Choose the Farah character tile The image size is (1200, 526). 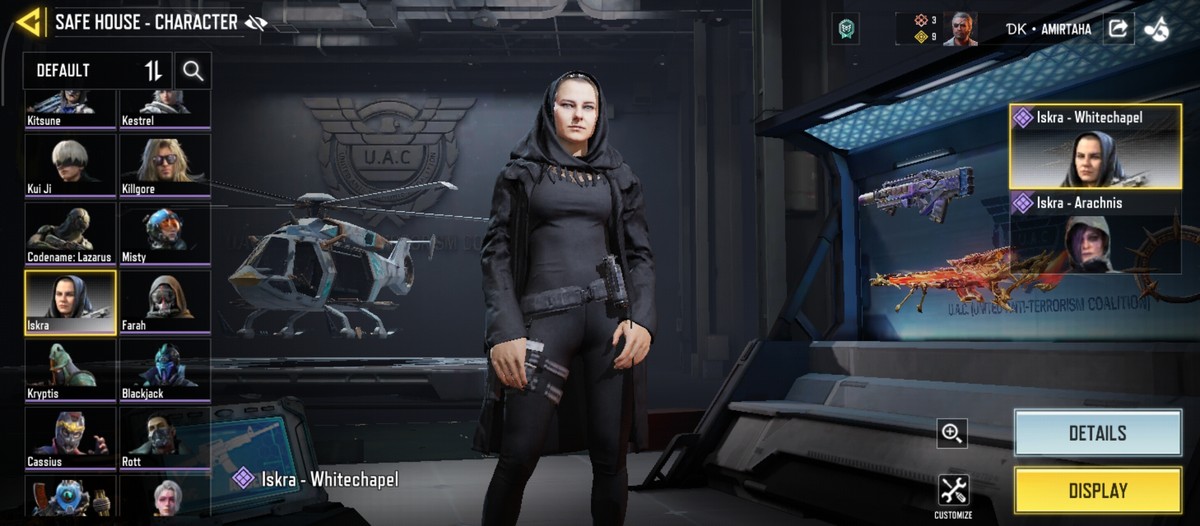point(165,301)
